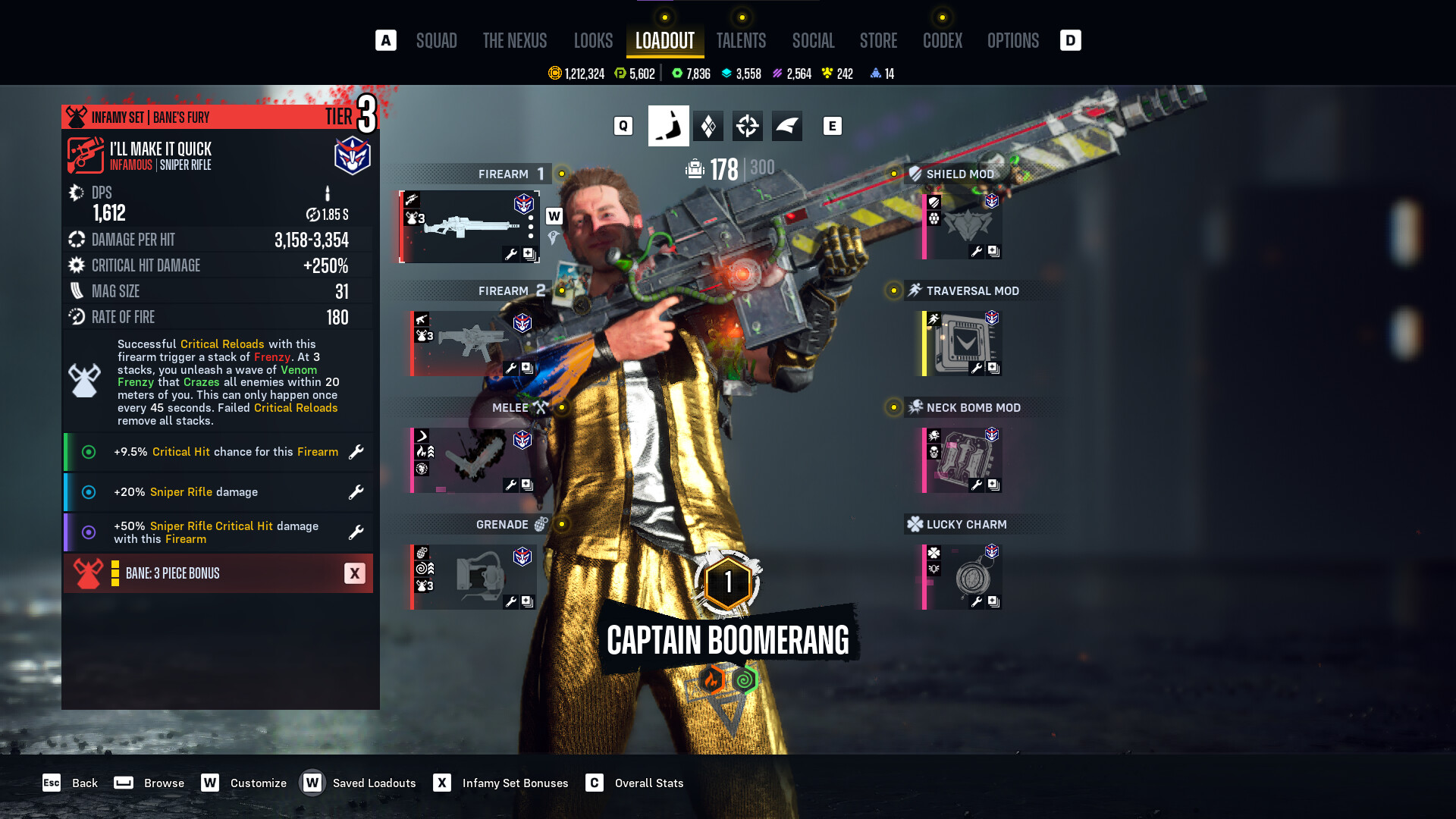Click the swap-item card icon on the grenade slot
The height and width of the screenshot is (819, 1456).
coord(527,601)
